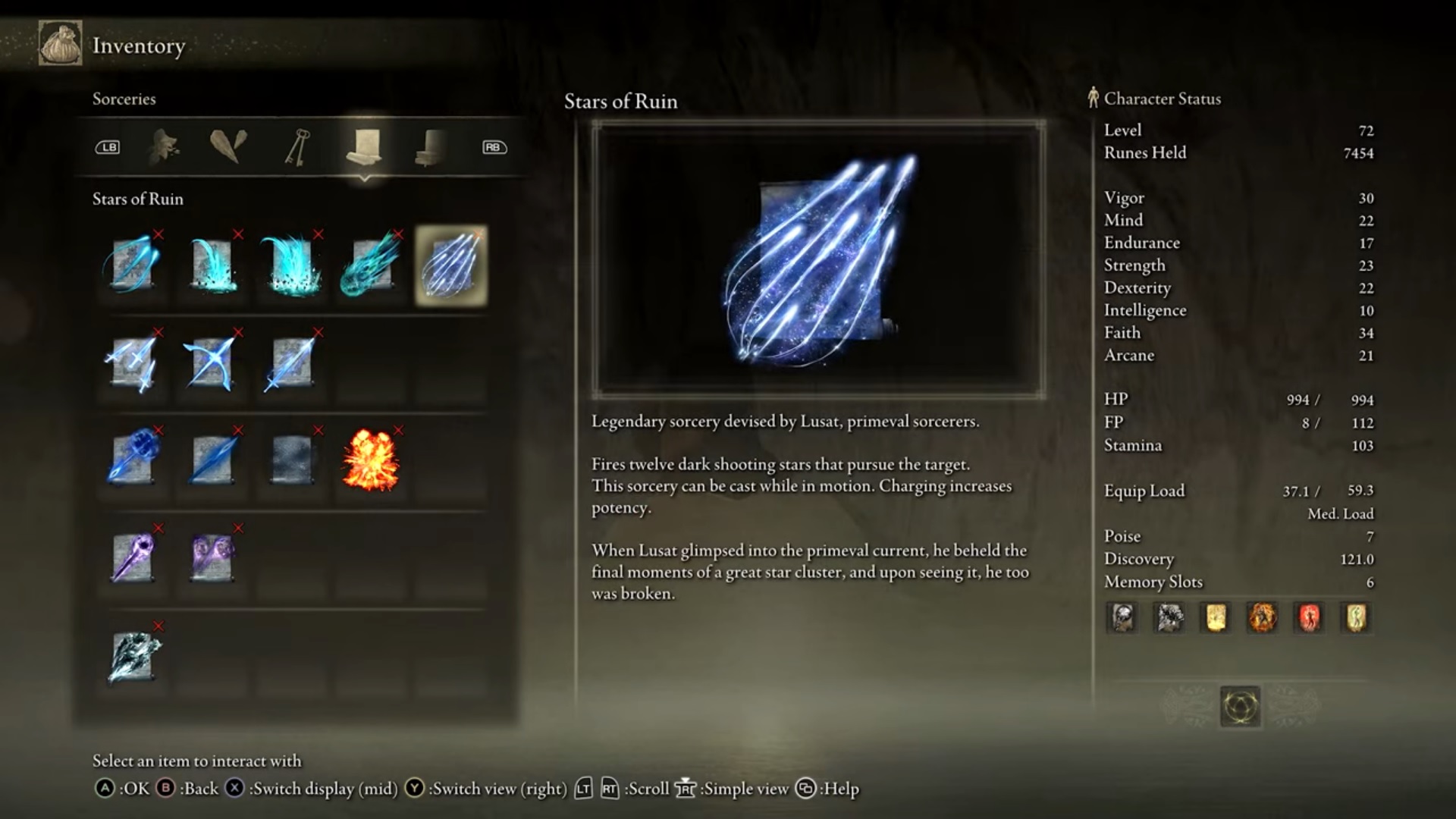Screen dimensions: 1456x819
Task: Select the three floating glintblades sorcery
Action: coord(133,363)
